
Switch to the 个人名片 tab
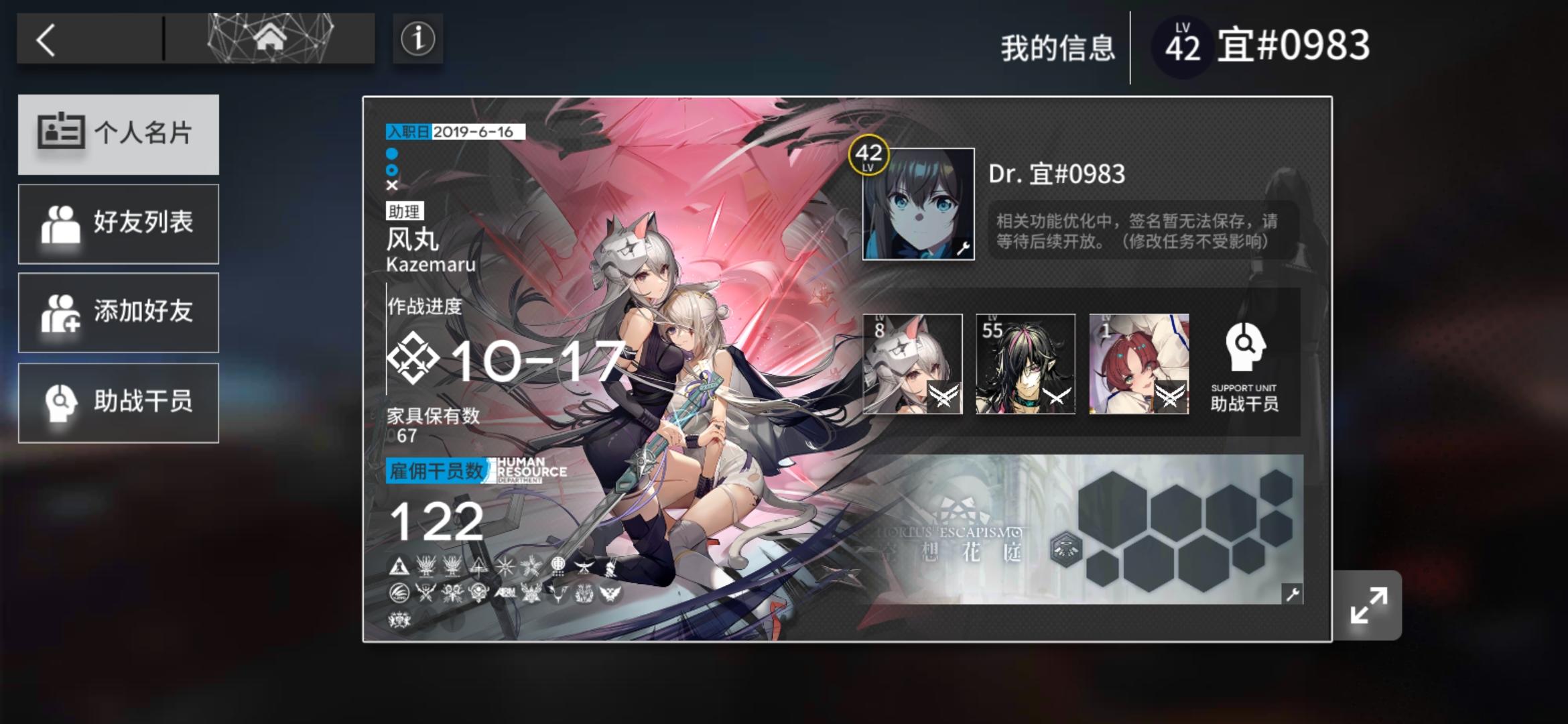119,134
